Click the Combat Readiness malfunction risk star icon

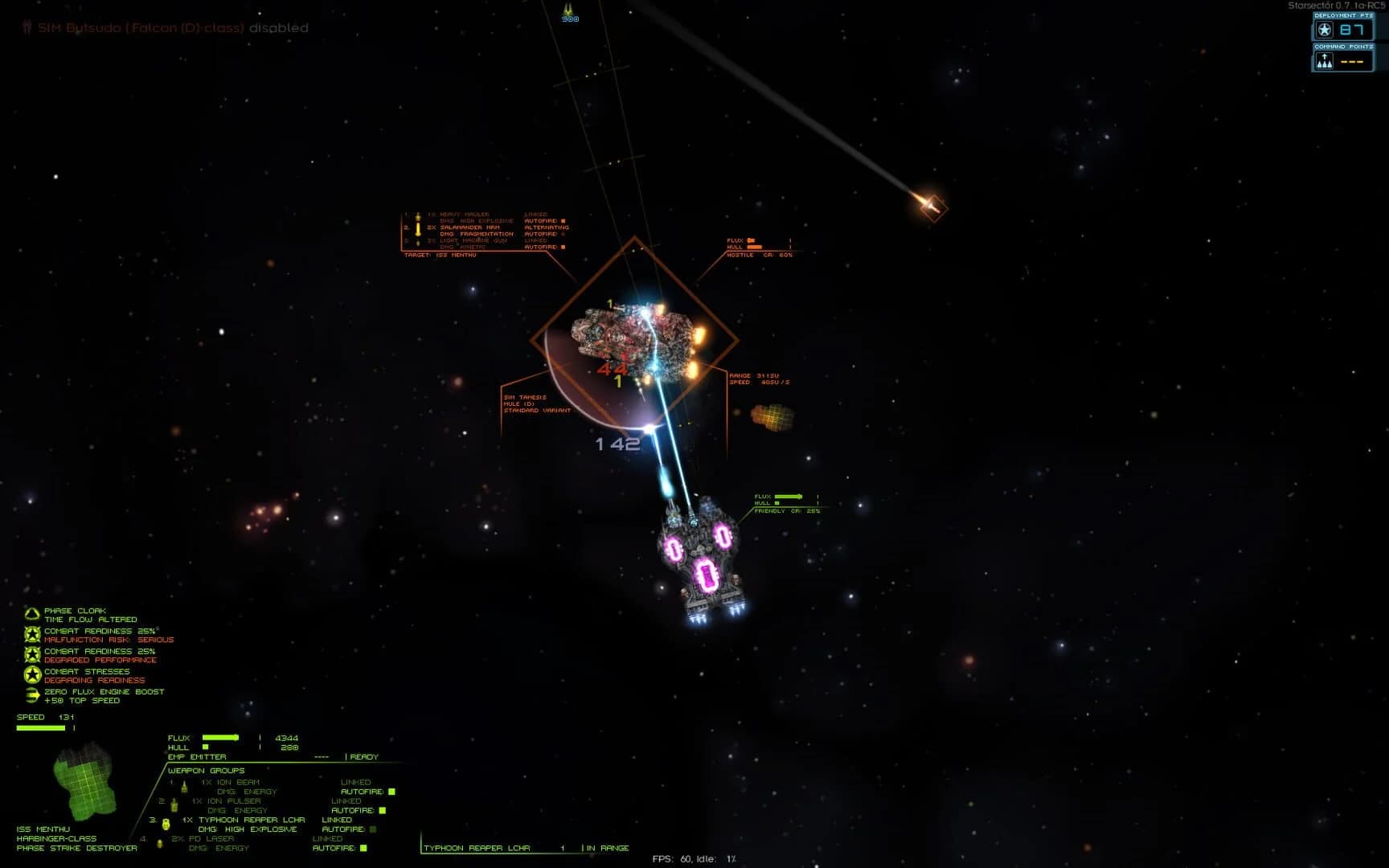click(32, 635)
